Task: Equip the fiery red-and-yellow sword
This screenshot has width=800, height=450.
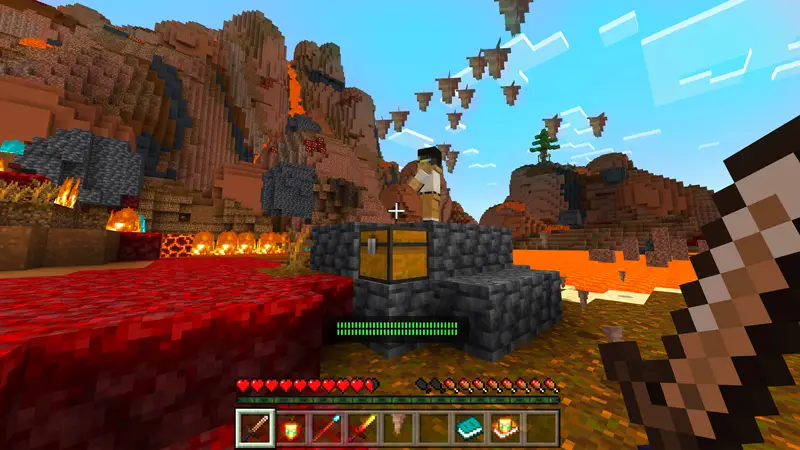Action: (x=361, y=428)
